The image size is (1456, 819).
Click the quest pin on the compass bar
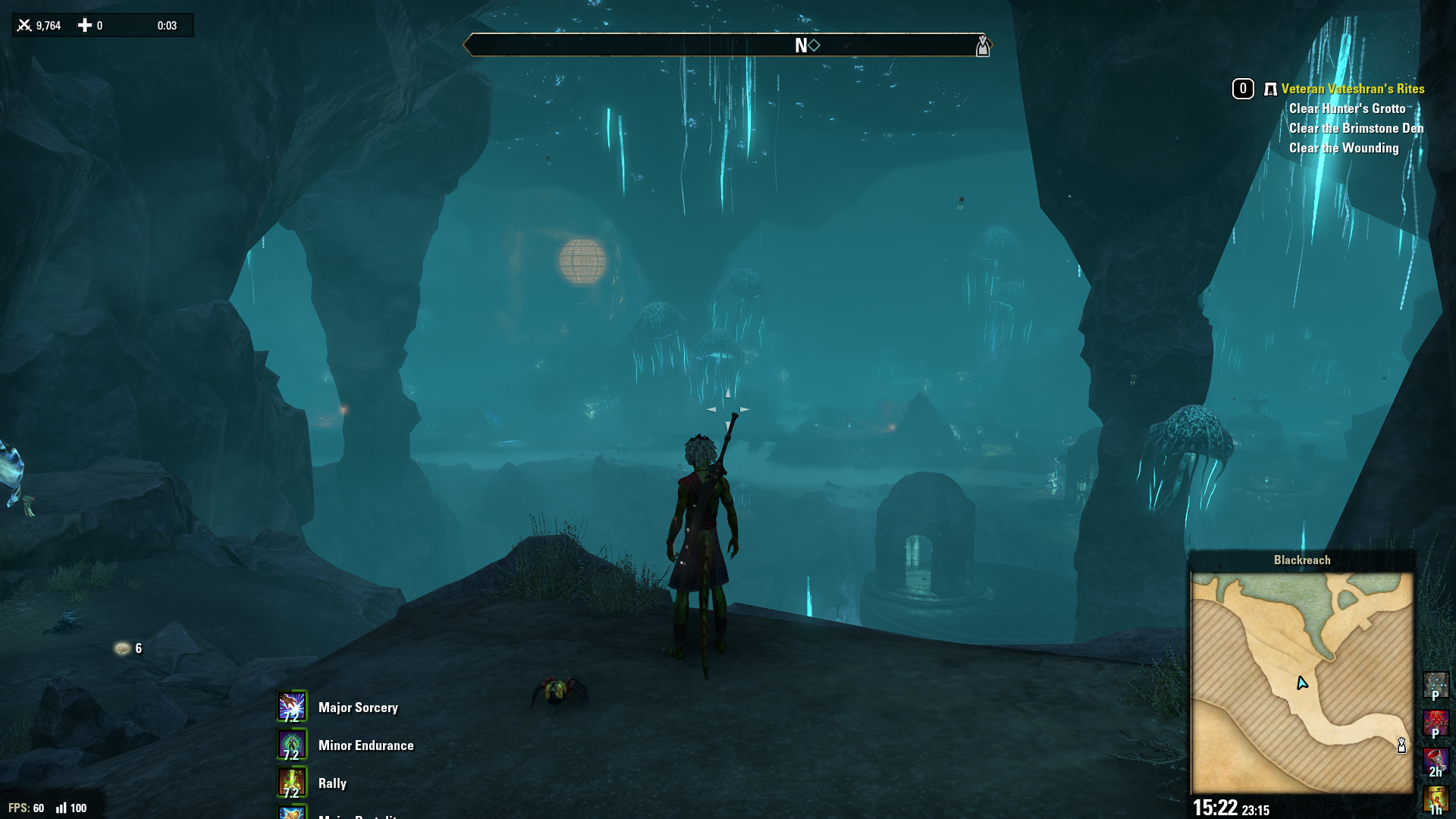click(x=983, y=45)
